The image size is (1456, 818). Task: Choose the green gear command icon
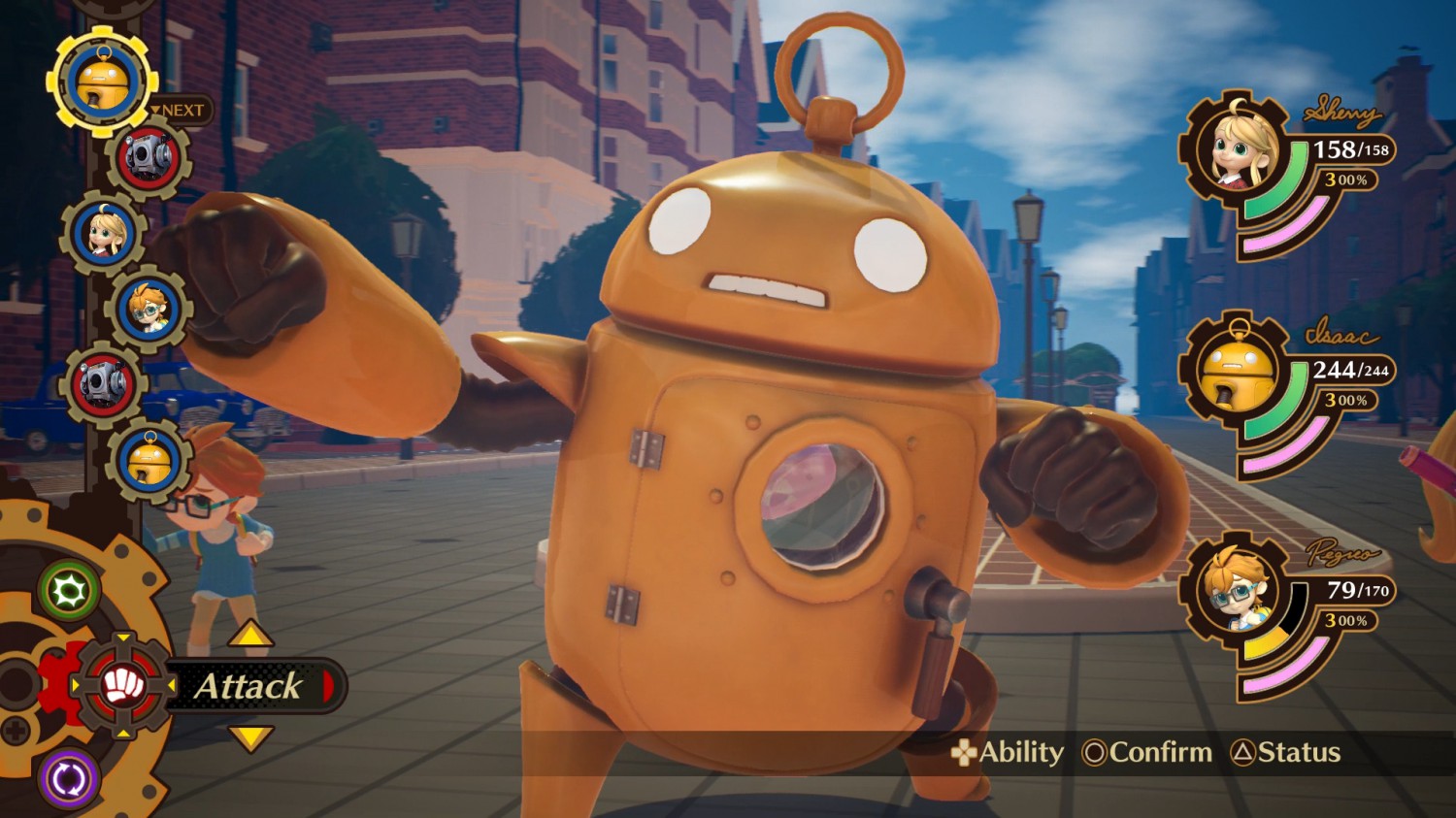70,590
